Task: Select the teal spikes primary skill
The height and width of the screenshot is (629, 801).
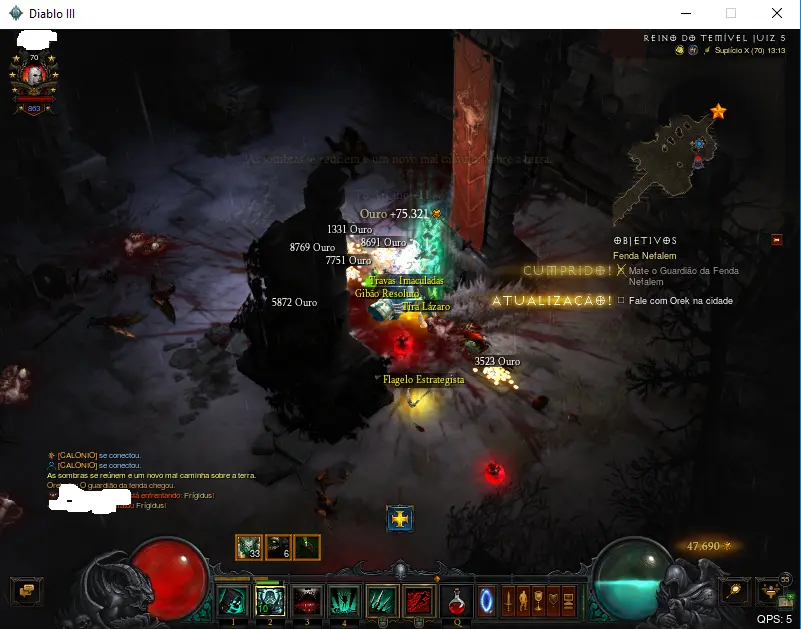Action: tap(382, 600)
